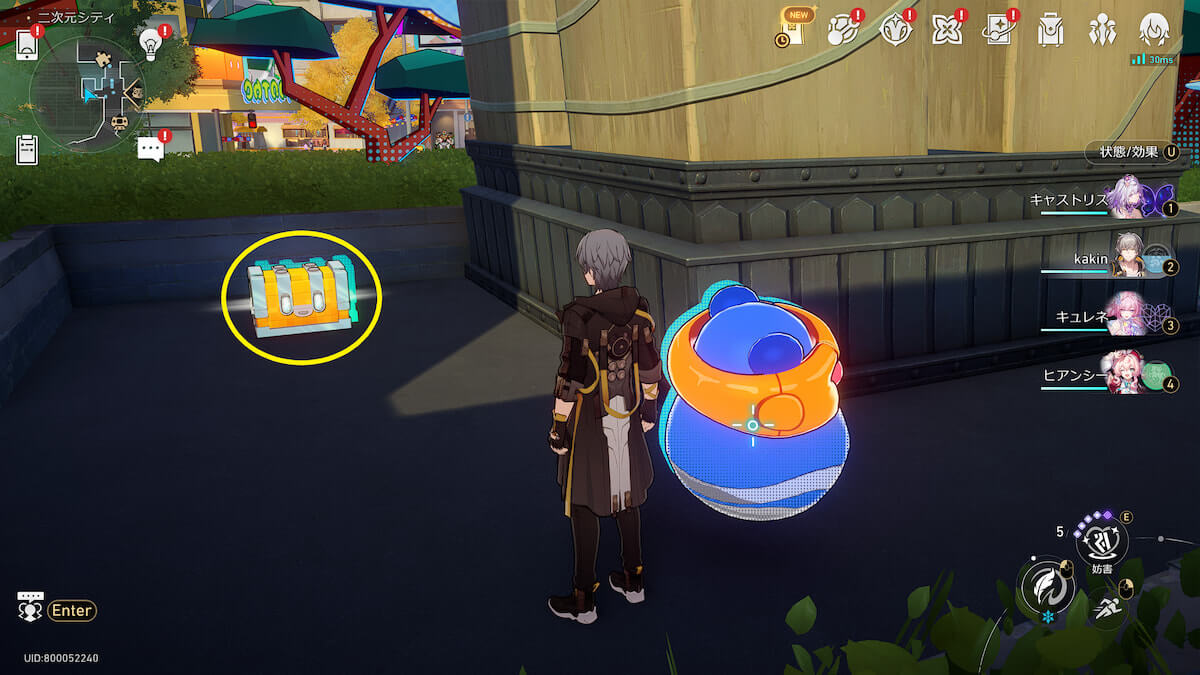
Task: Open the event icon tagged NEW
Action: tap(790, 30)
